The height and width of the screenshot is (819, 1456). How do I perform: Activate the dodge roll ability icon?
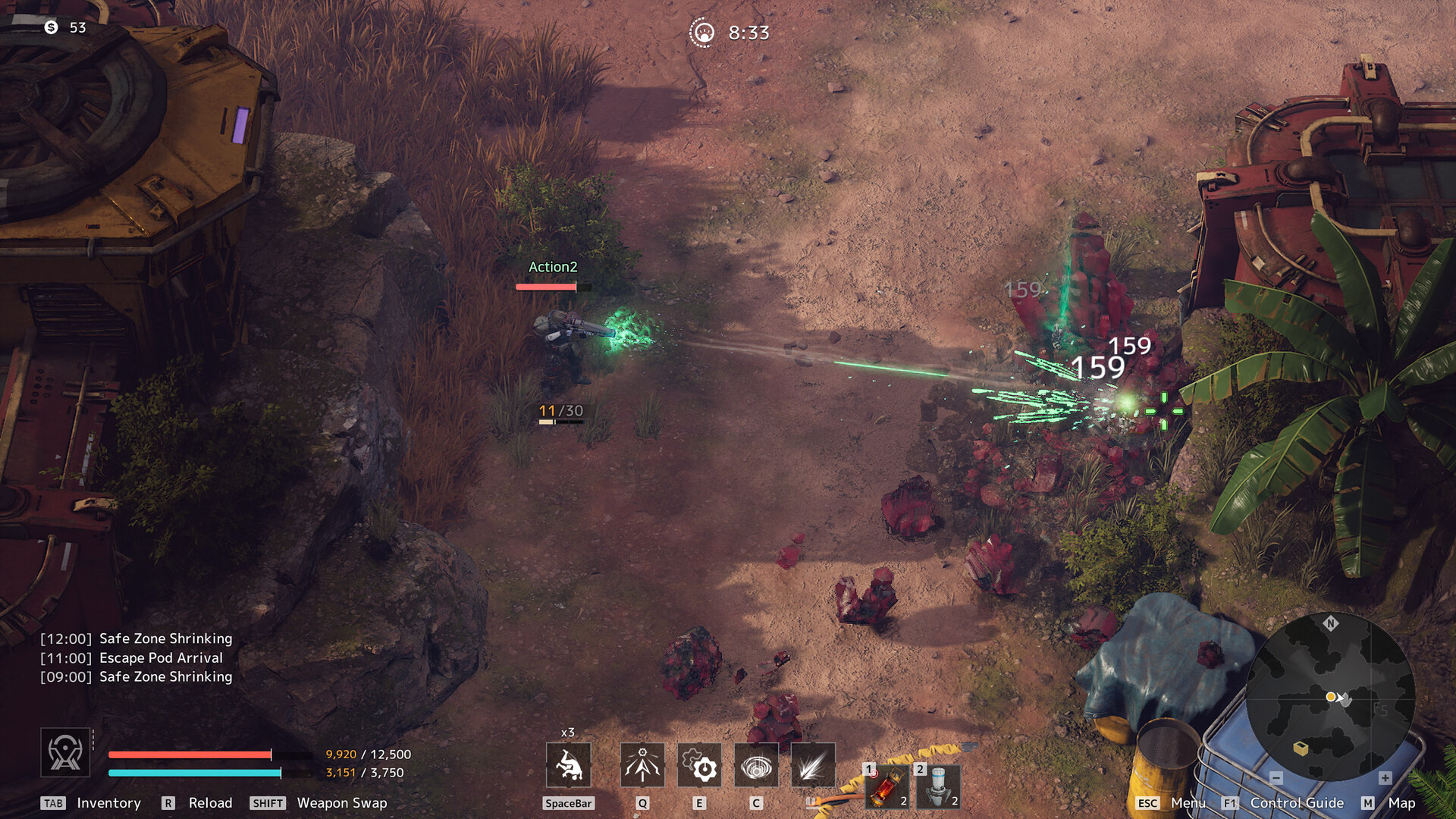tap(568, 766)
